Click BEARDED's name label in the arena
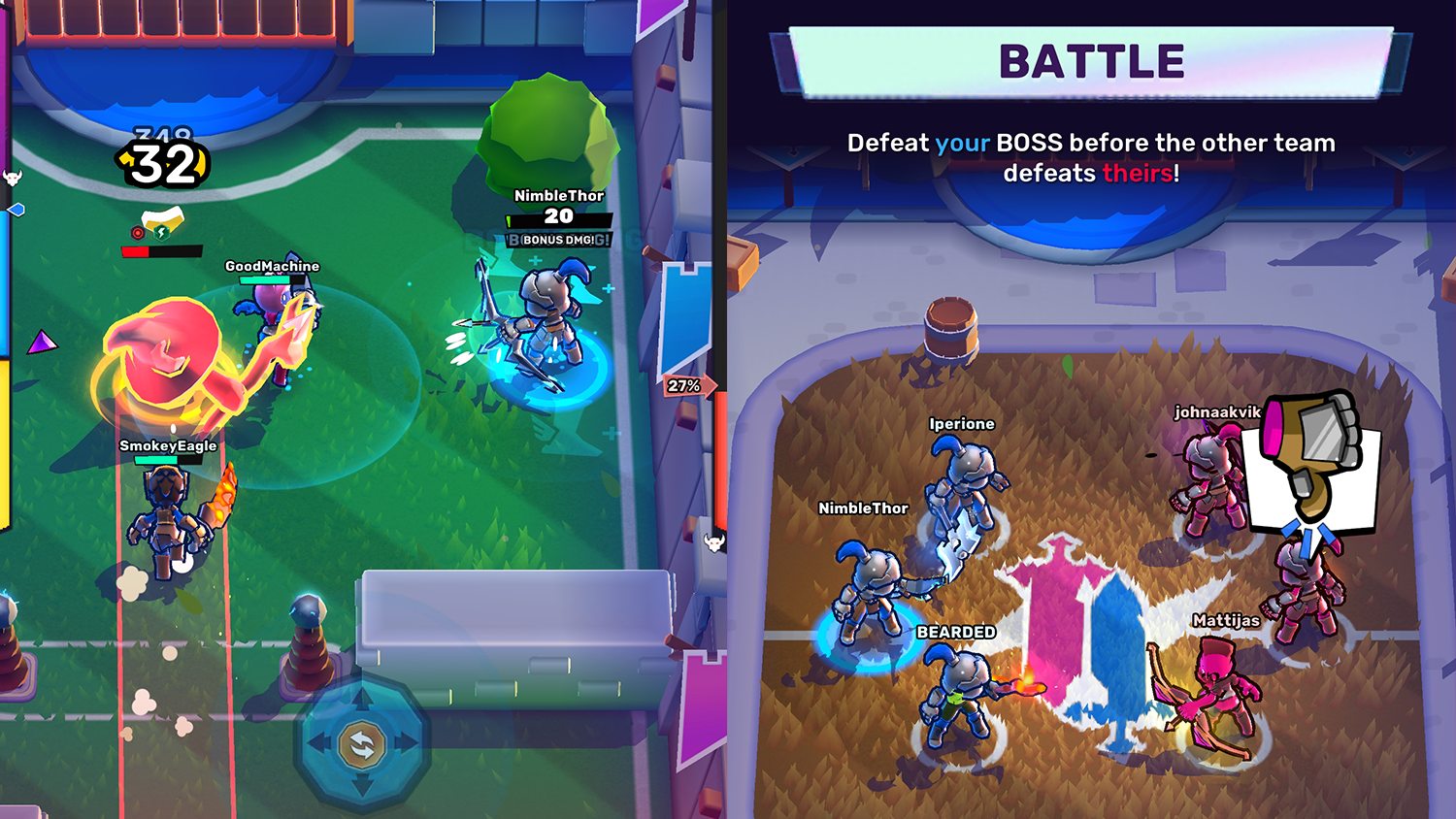Image resolution: width=1456 pixels, height=819 pixels. pyautogui.click(x=955, y=633)
